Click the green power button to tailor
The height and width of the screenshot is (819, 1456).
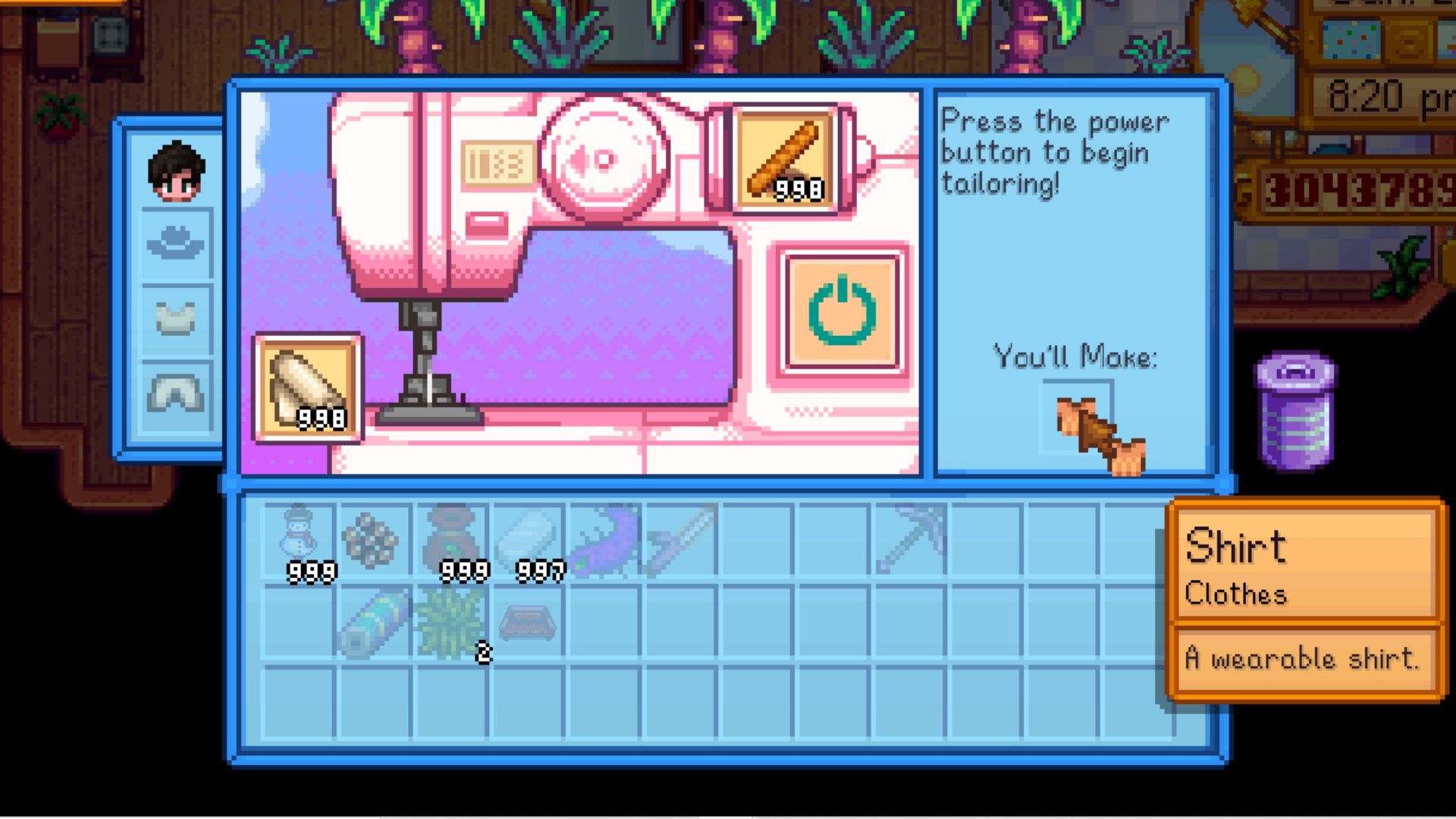click(x=842, y=312)
